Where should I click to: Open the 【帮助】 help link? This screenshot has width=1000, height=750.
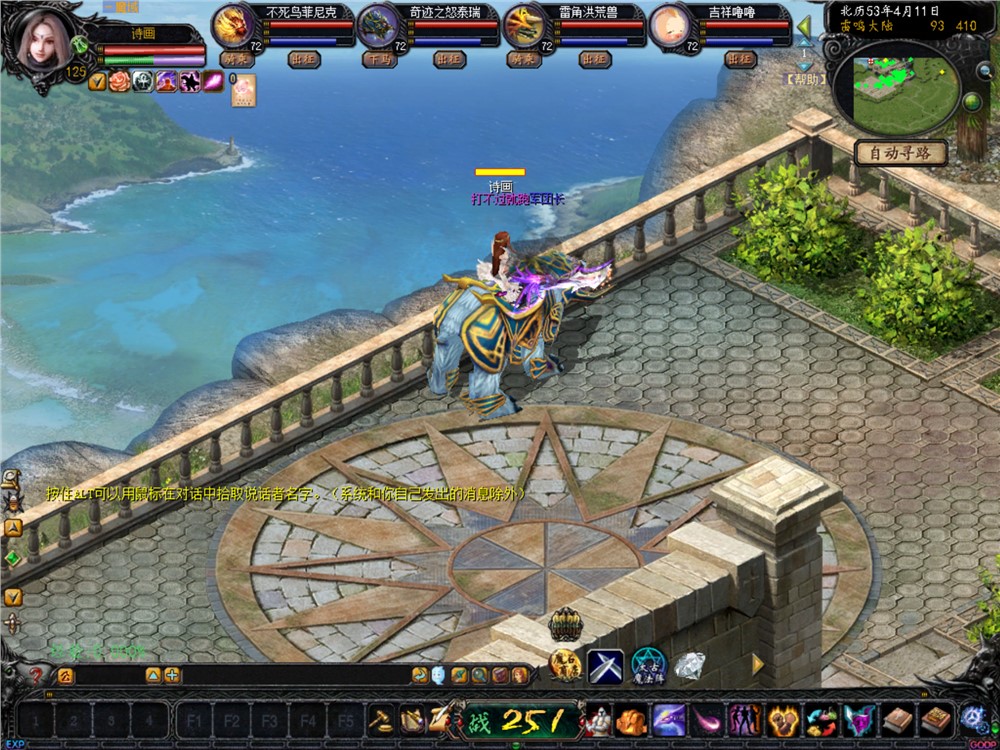[x=805, y=79]
